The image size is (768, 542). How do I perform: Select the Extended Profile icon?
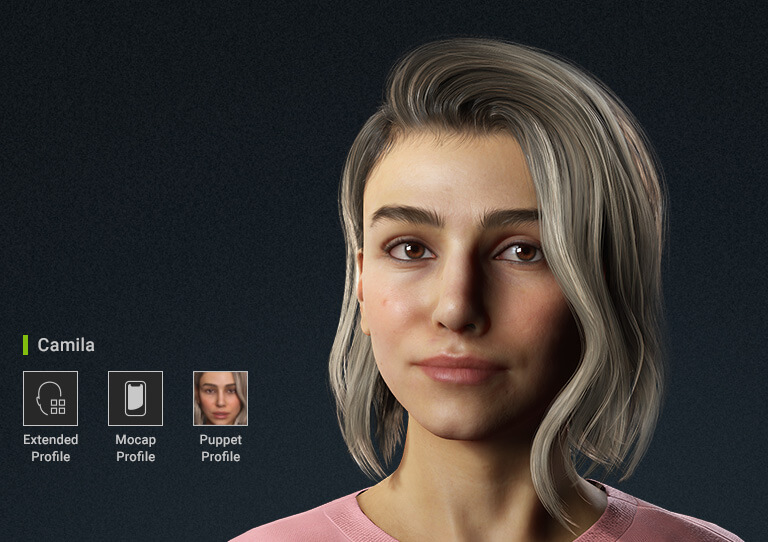(50, 398)
